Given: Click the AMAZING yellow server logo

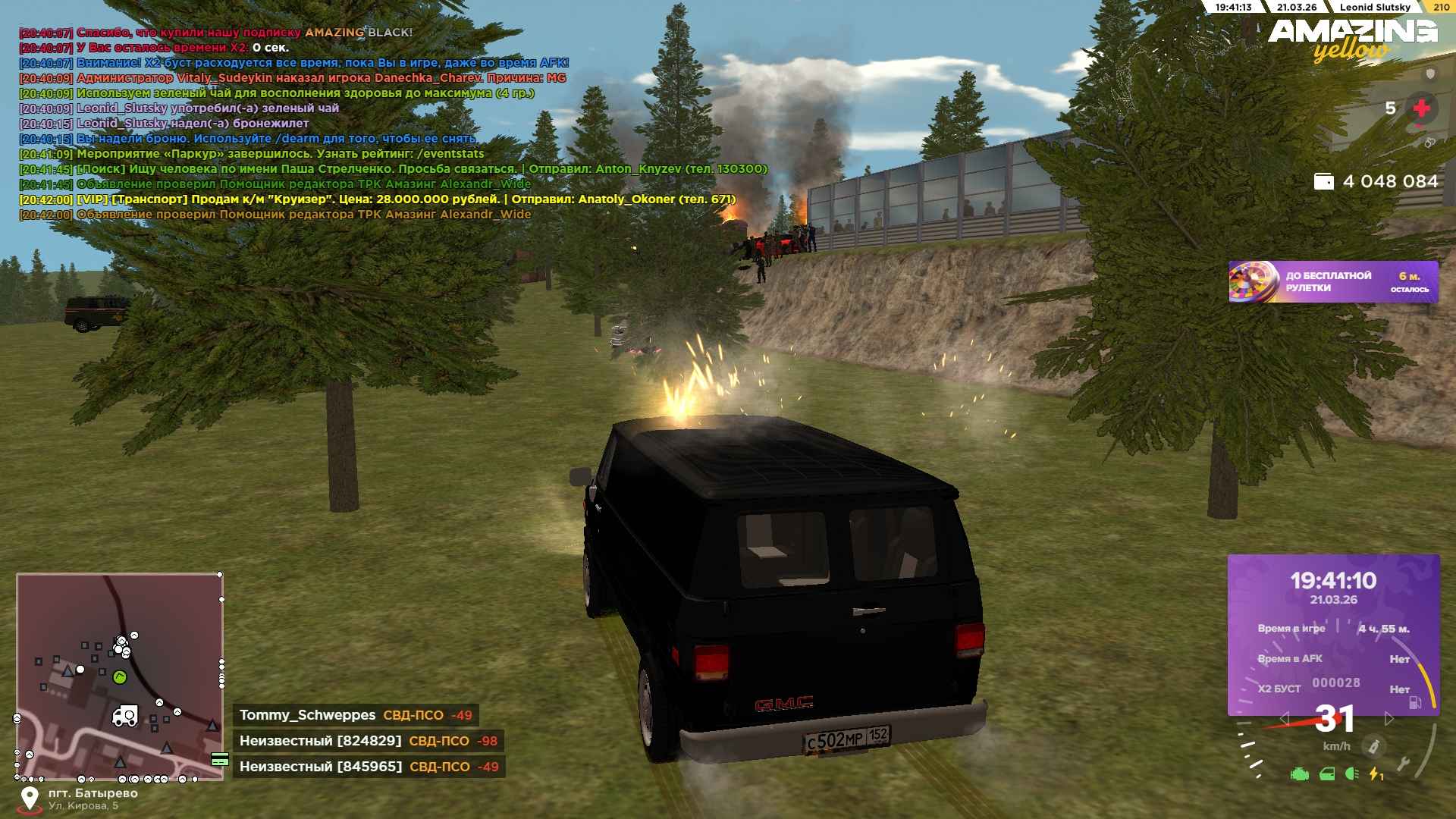Looking at the screenshot, I should point(1352,39).
